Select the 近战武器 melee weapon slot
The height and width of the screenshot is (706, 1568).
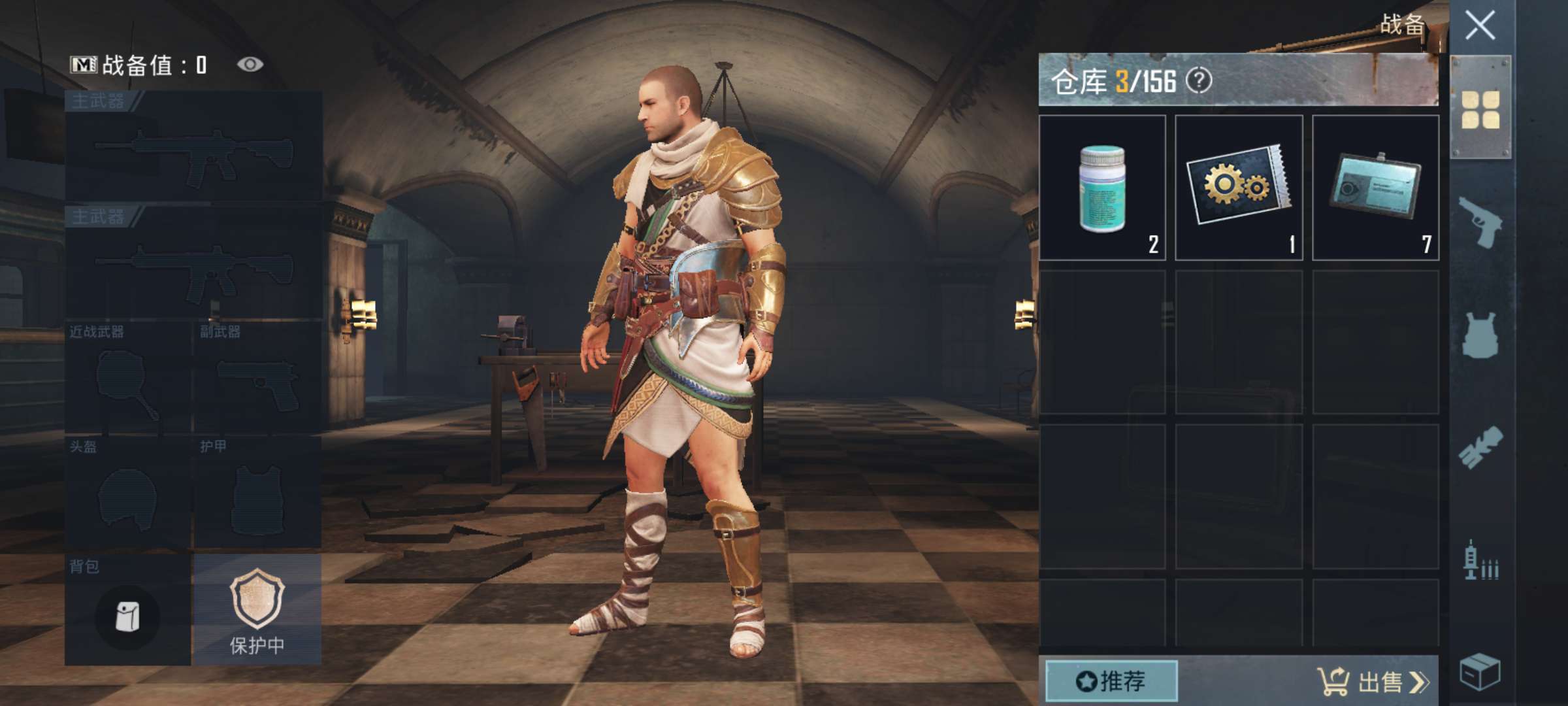(127, 378)
